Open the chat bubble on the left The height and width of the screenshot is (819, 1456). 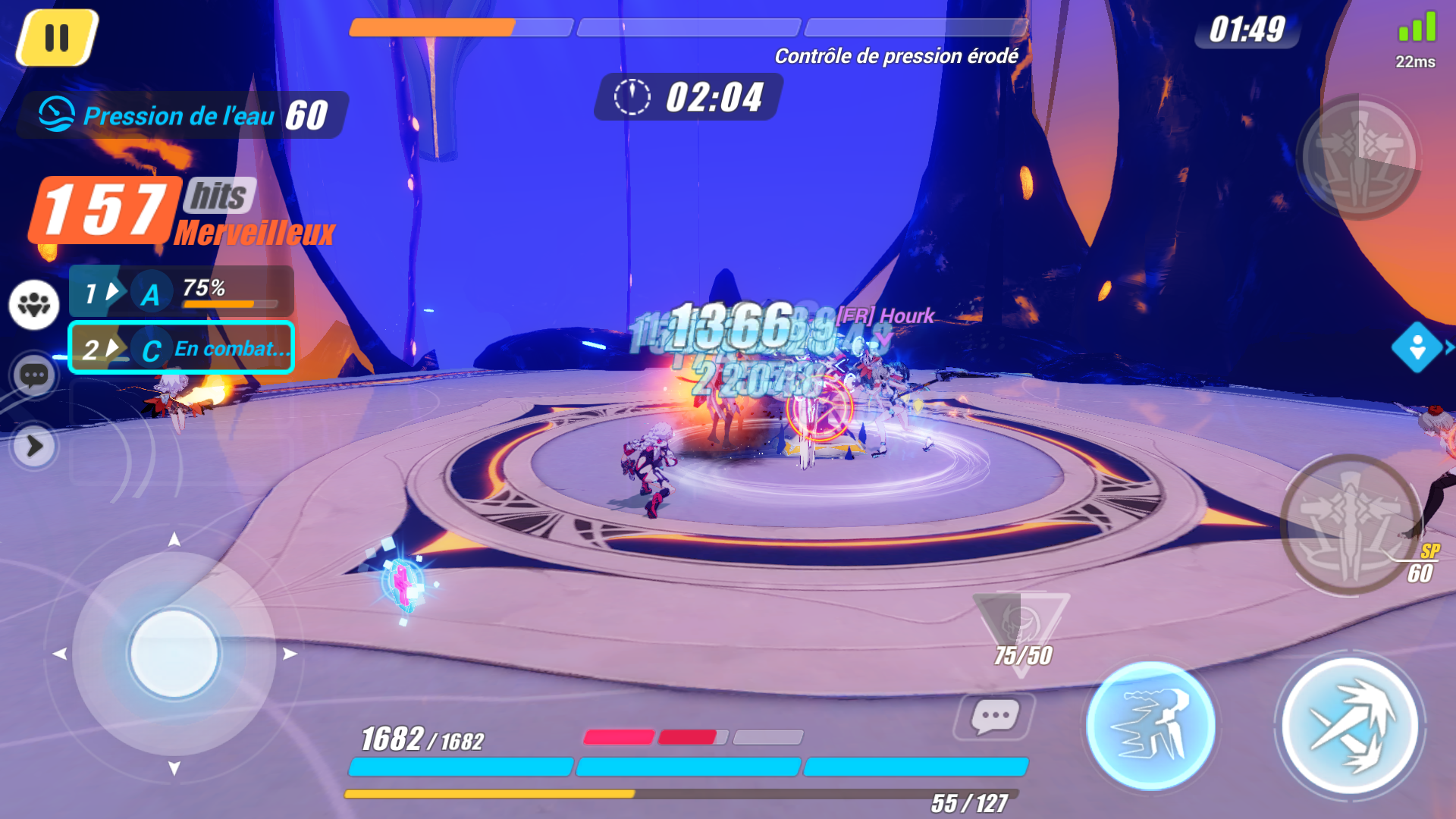point(34,375)
